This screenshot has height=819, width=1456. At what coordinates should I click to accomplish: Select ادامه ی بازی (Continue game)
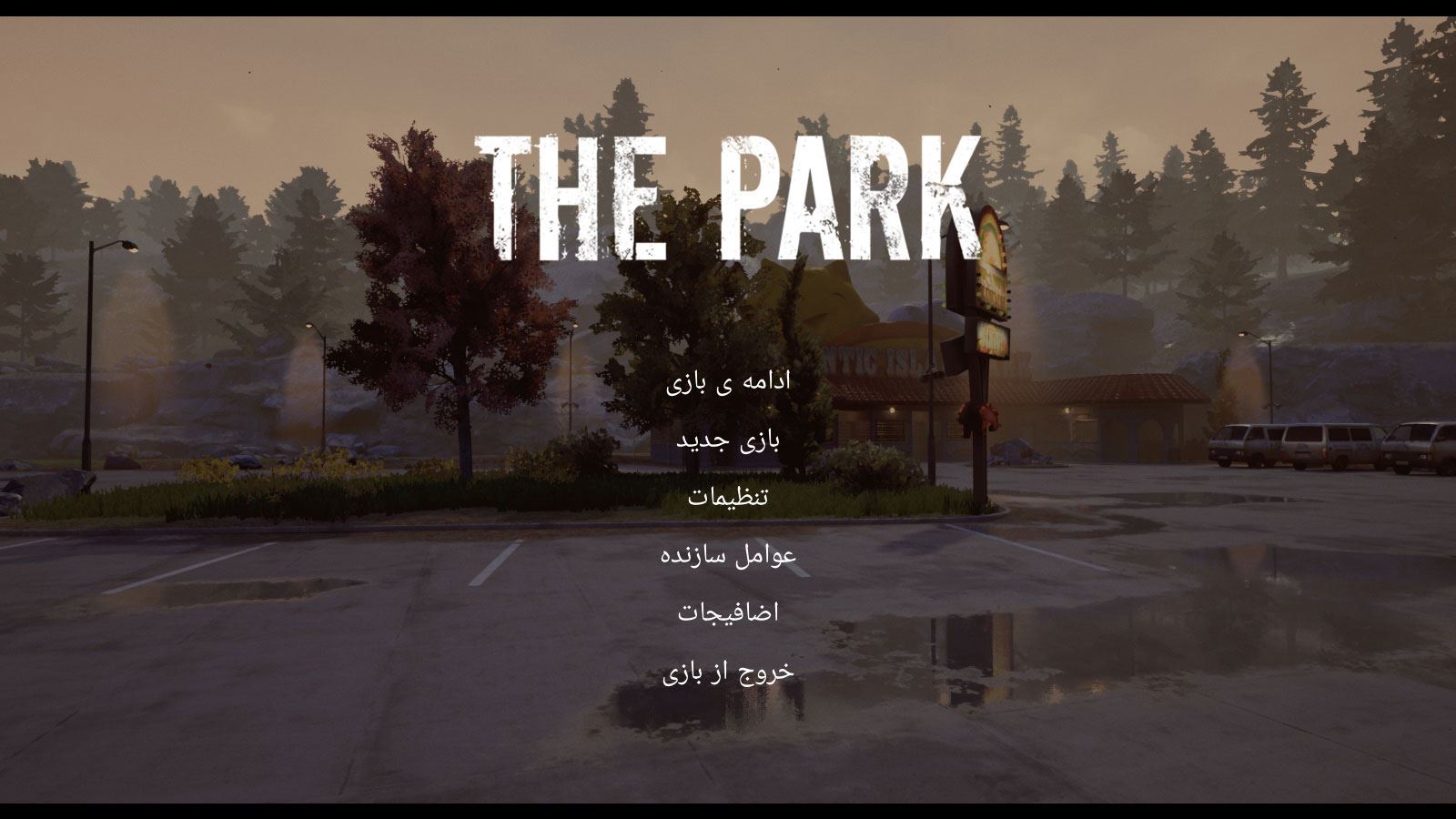tap(728, 381)
